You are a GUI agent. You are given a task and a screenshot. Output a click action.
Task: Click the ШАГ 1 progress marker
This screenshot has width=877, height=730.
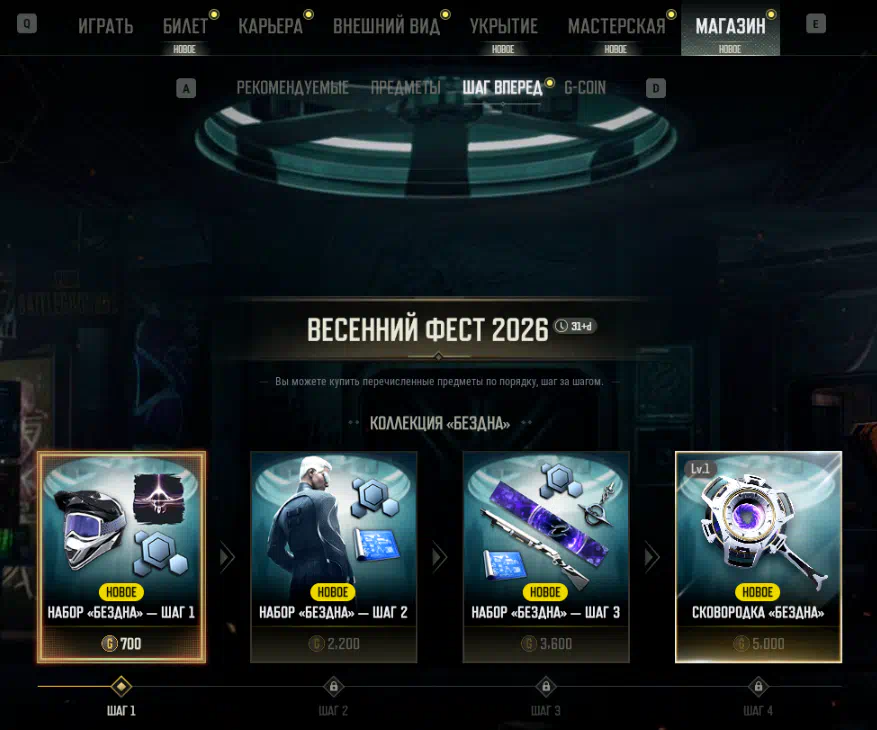[121, 687]
